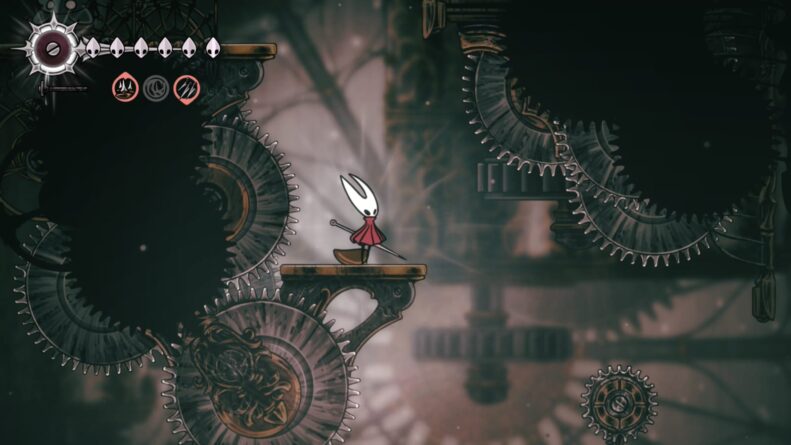Image resolution: width=791 pixels, height=445 pixels.
Task: Click the silk spool crest emblem
Action: (x=51, y=46)
